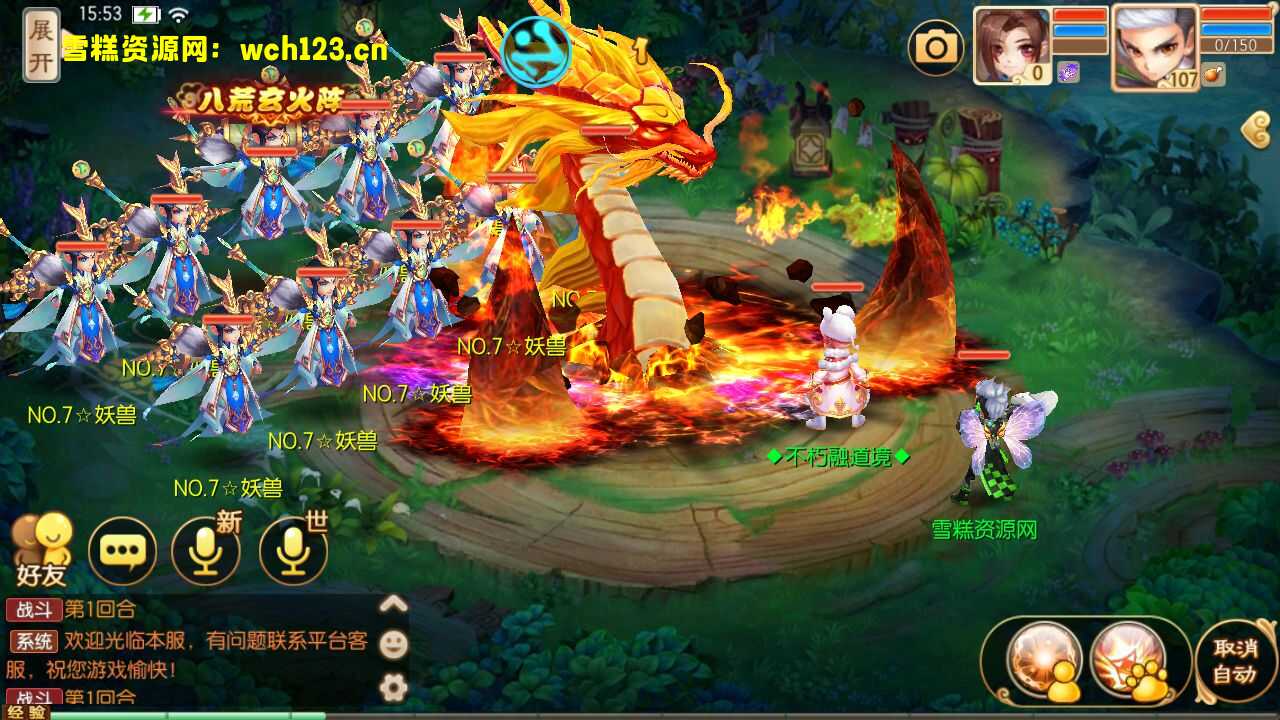Screen dimensions: 1280x720
Task: Select the 战斗 battle log tab
Action: (33, 610)
